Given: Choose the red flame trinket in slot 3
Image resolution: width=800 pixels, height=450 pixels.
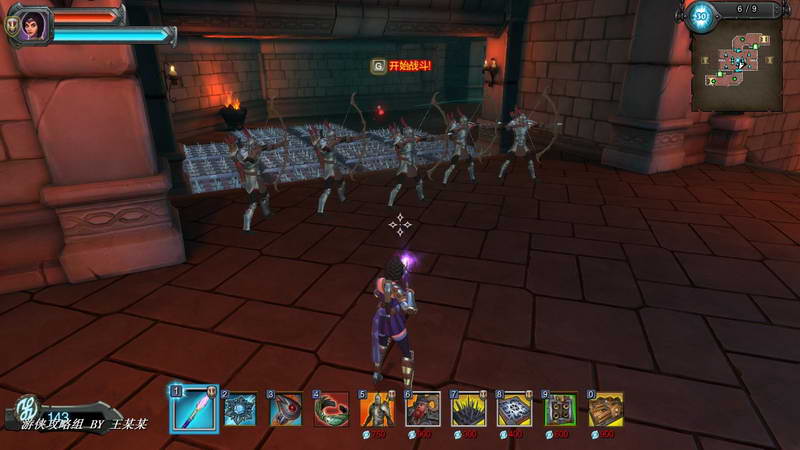Looking at the screenshot, I should pos(286,409).
